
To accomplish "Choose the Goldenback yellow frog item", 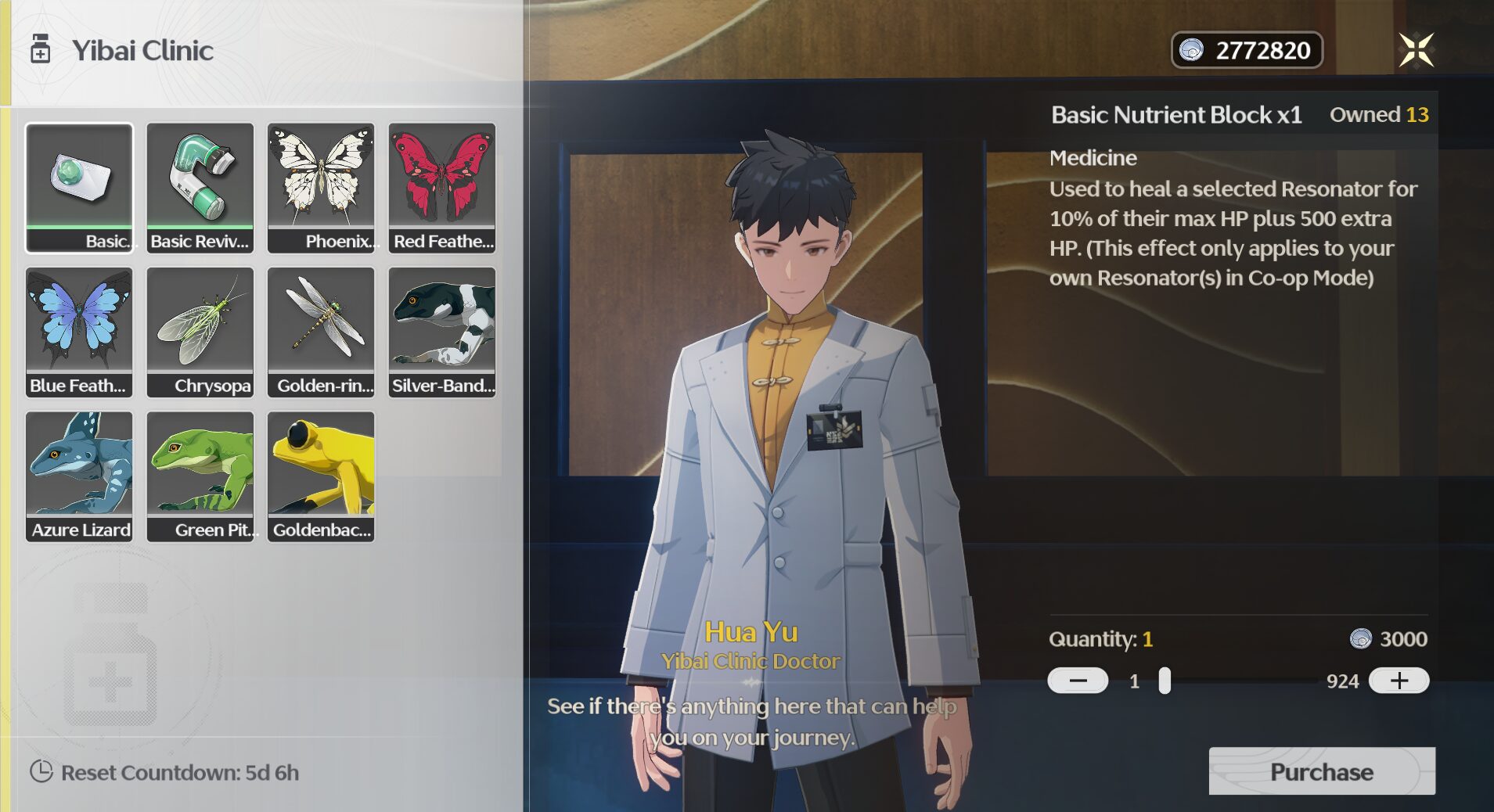I will (x=321, y=476).
